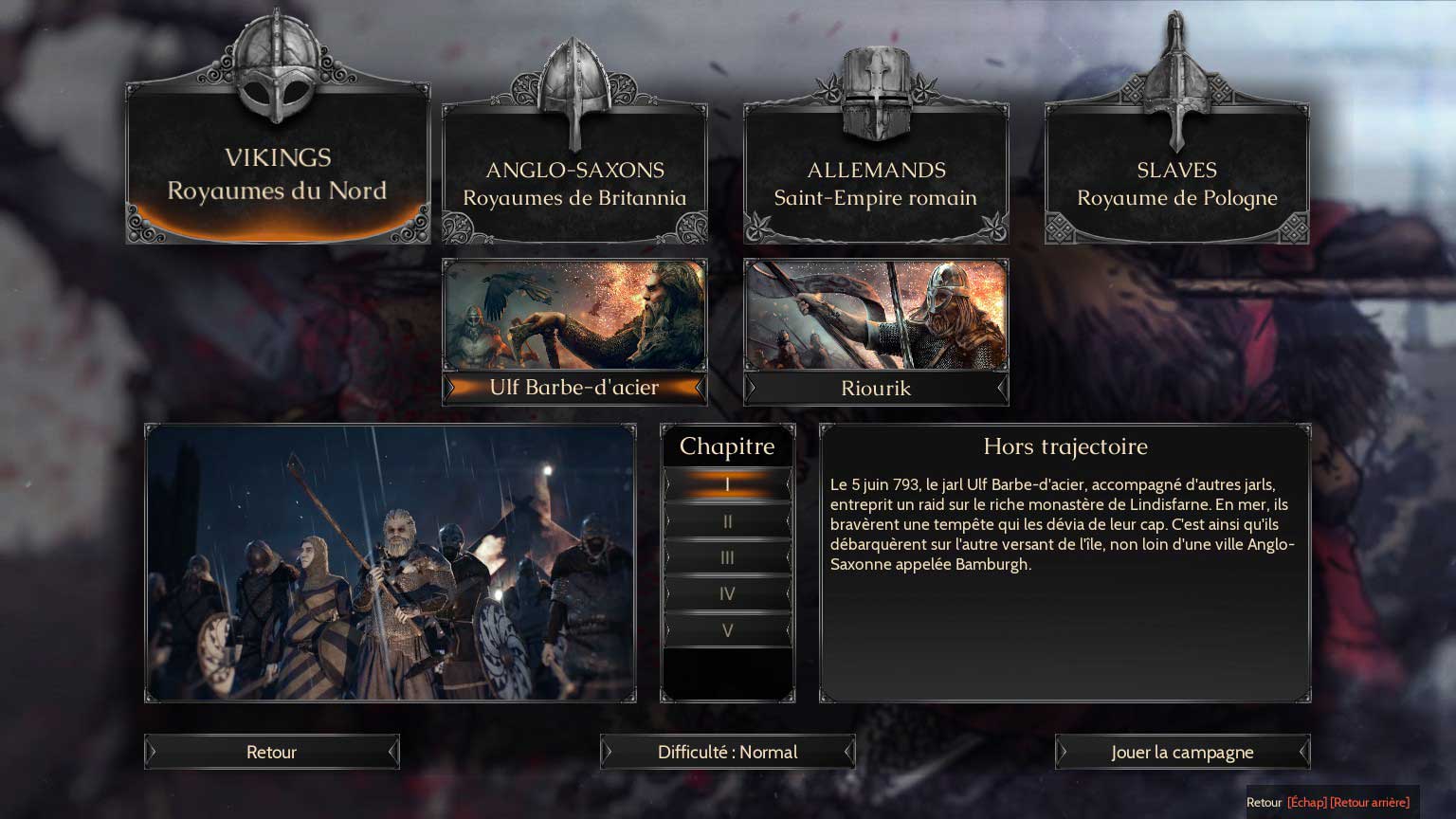The width and height of the screenshot is (1456, 819).
Task: Select hero Ulf Barbe-d'acier
Action: tap(574, 331)
